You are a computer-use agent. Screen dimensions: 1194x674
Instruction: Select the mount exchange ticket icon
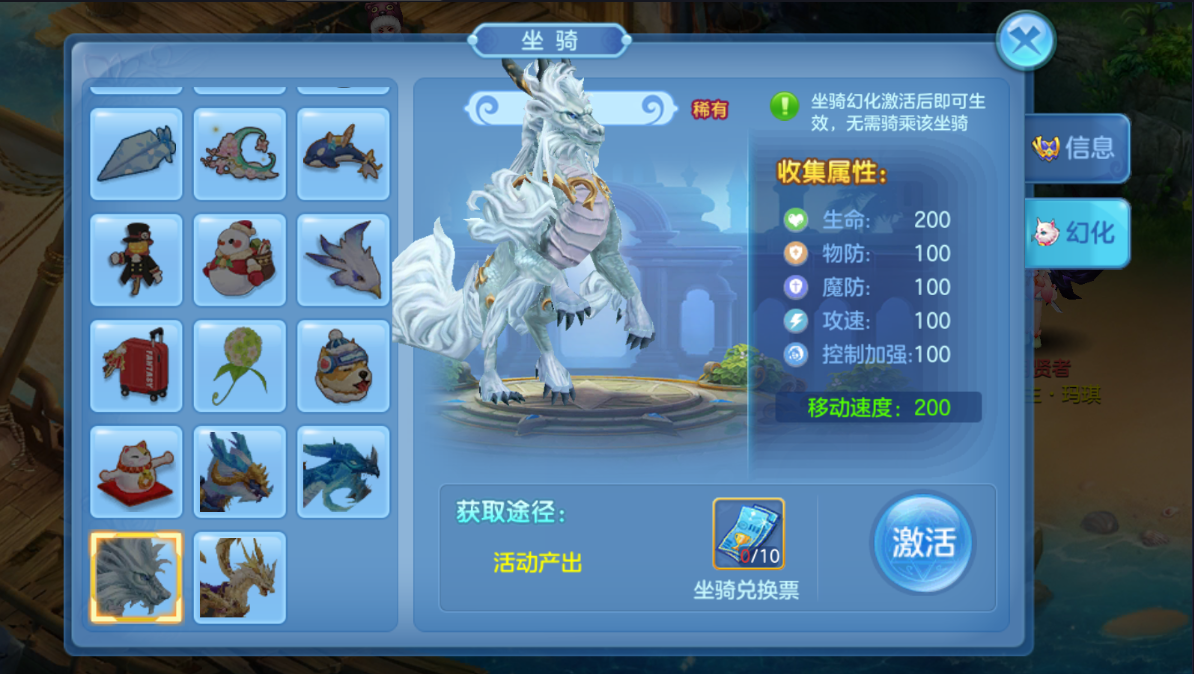click(748, 534)
